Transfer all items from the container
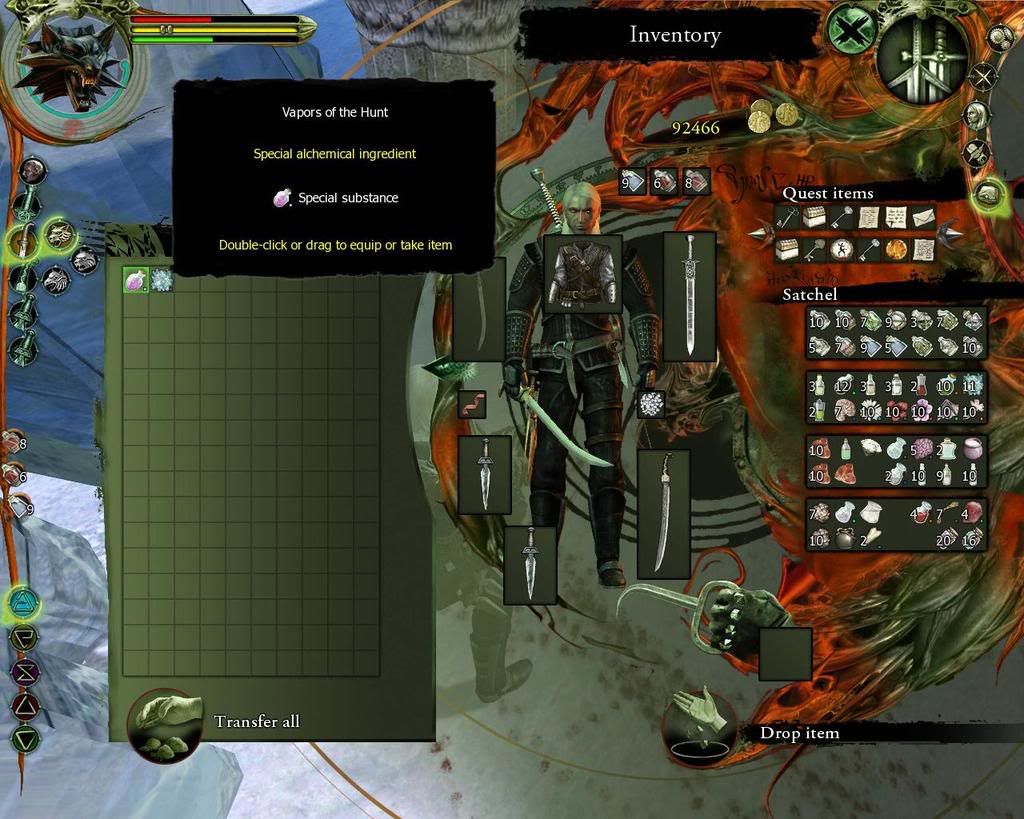 (165, 723)
